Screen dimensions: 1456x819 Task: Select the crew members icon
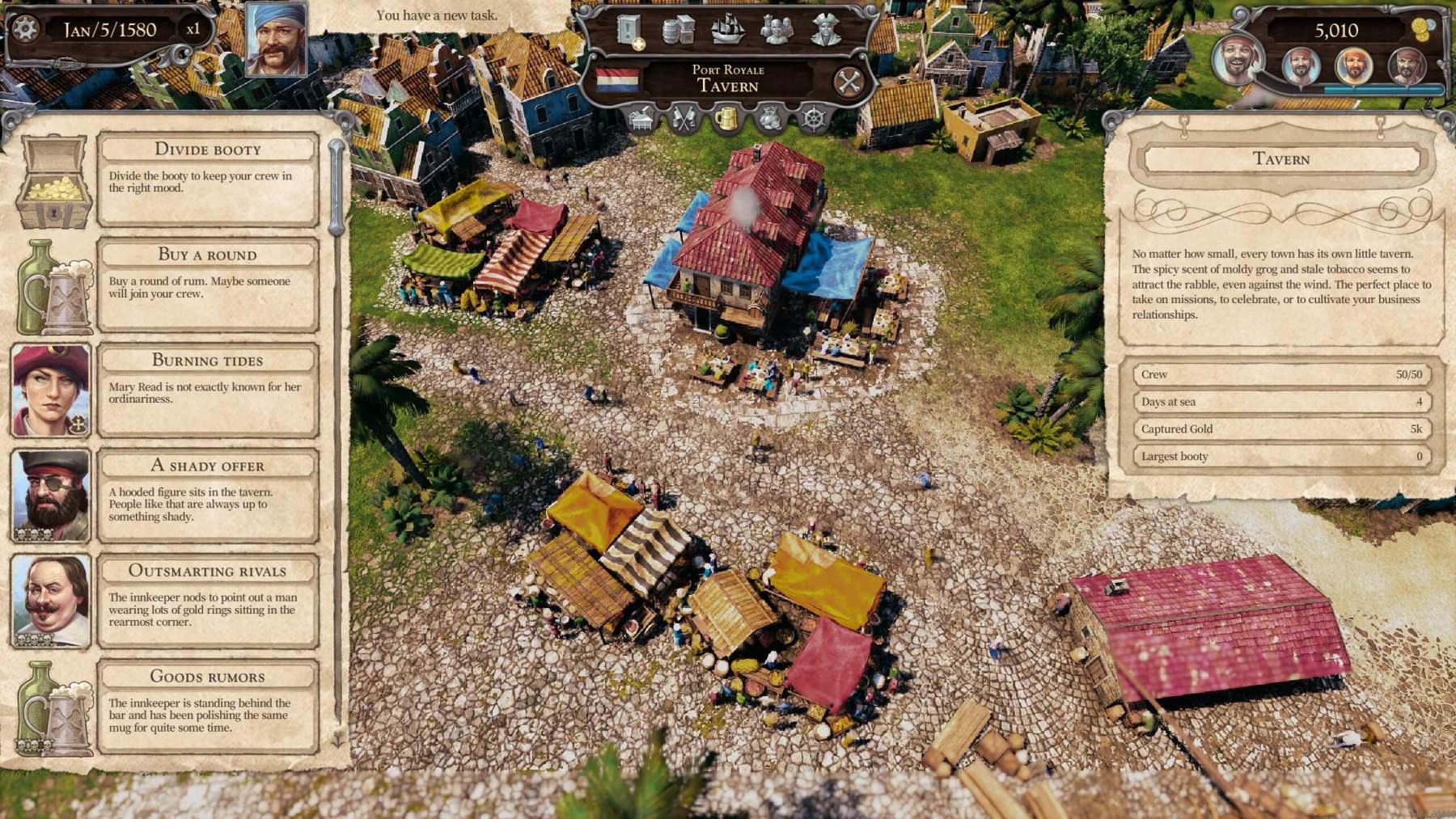pos(776,30)
